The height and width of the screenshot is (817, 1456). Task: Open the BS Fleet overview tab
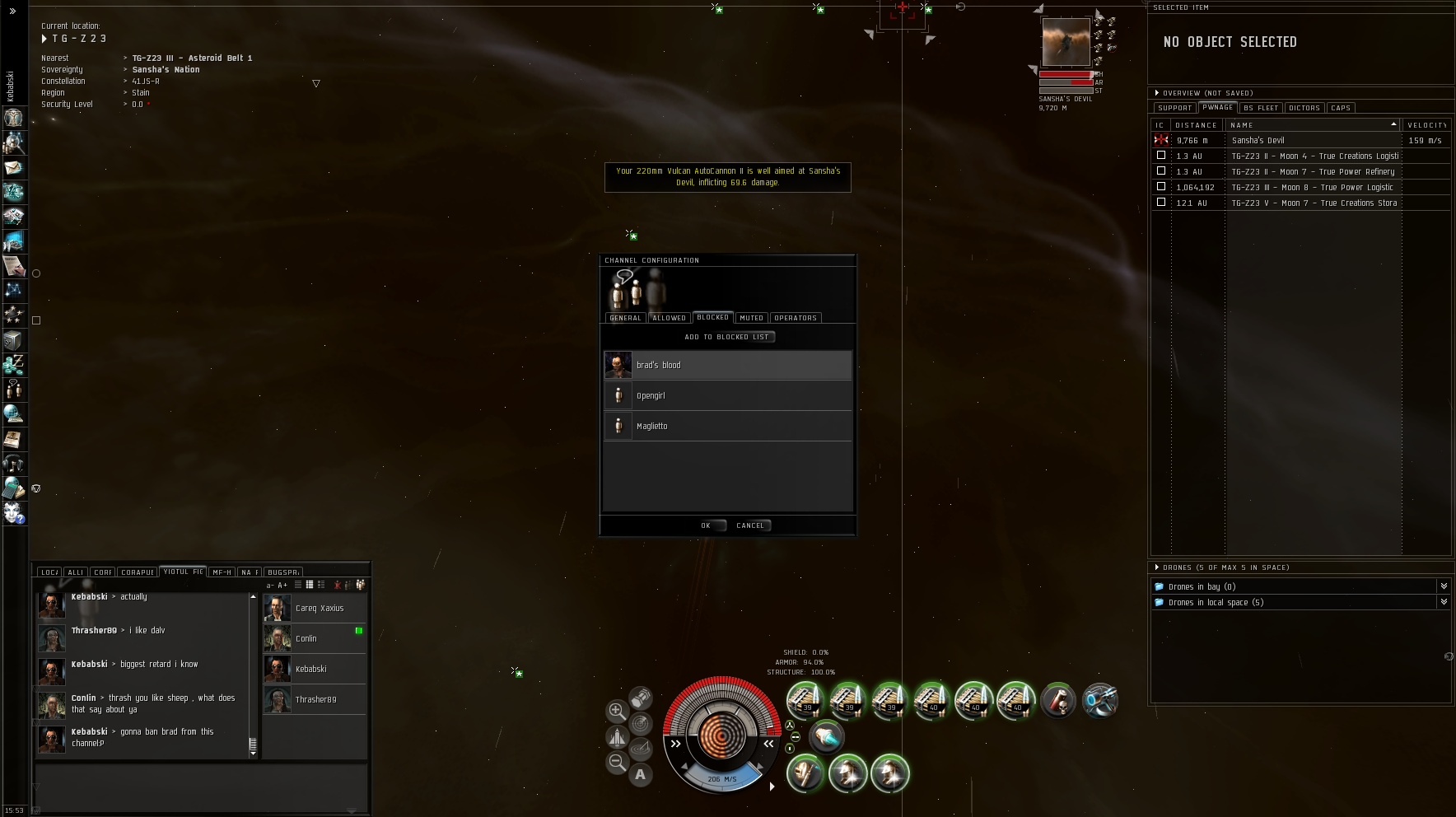[1261, 108]
